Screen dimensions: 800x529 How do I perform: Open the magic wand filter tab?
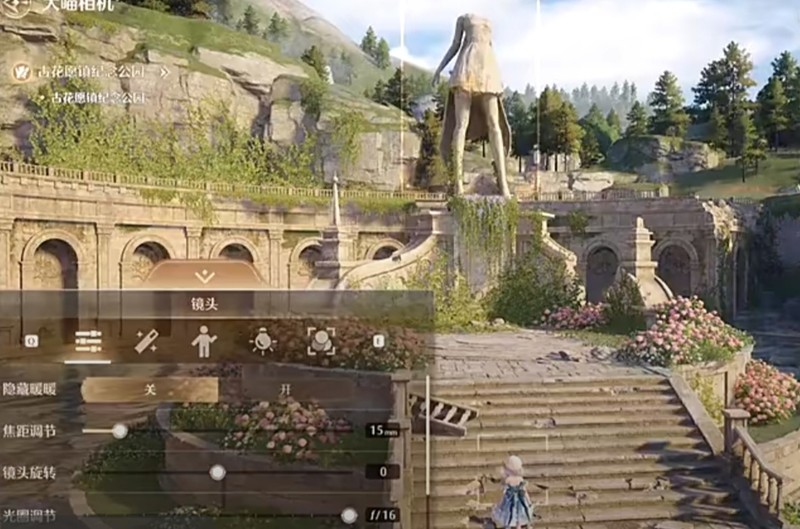point(146,342)
